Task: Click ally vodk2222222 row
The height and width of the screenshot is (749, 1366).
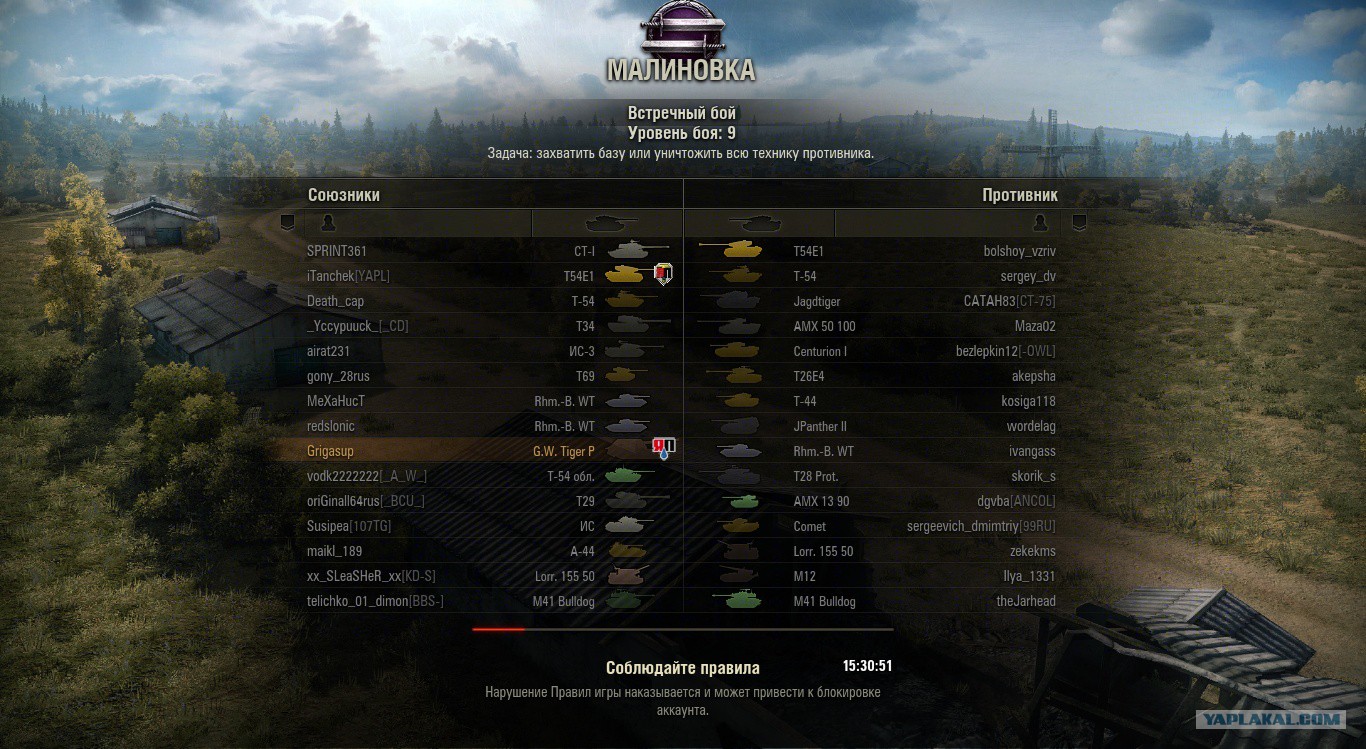Action: (367, 476)
